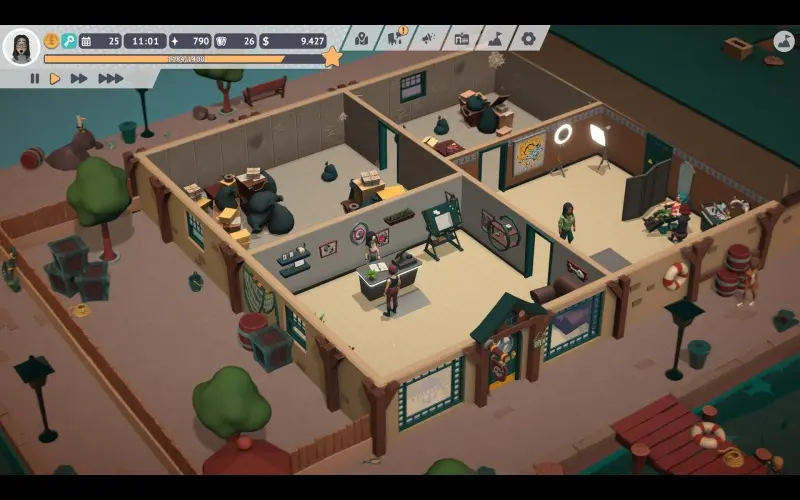
Task: Switch to double fast-forward speed
Action: click(79, 78)
